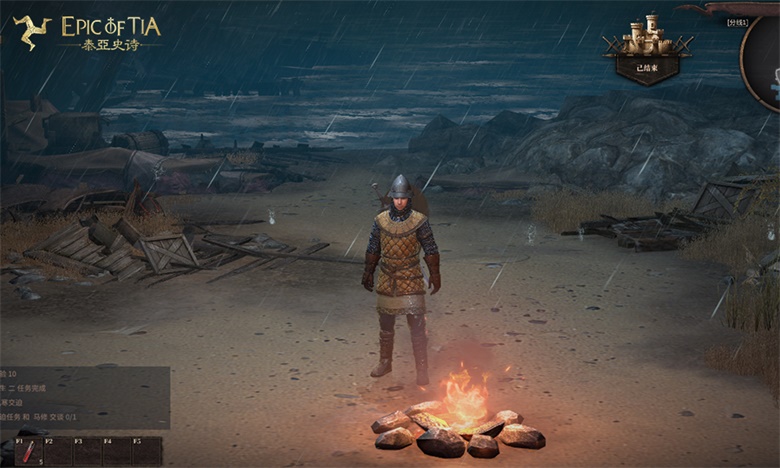780x468 pixels.
Task: Select the red potion in the F1 slot
Action: 29,452
